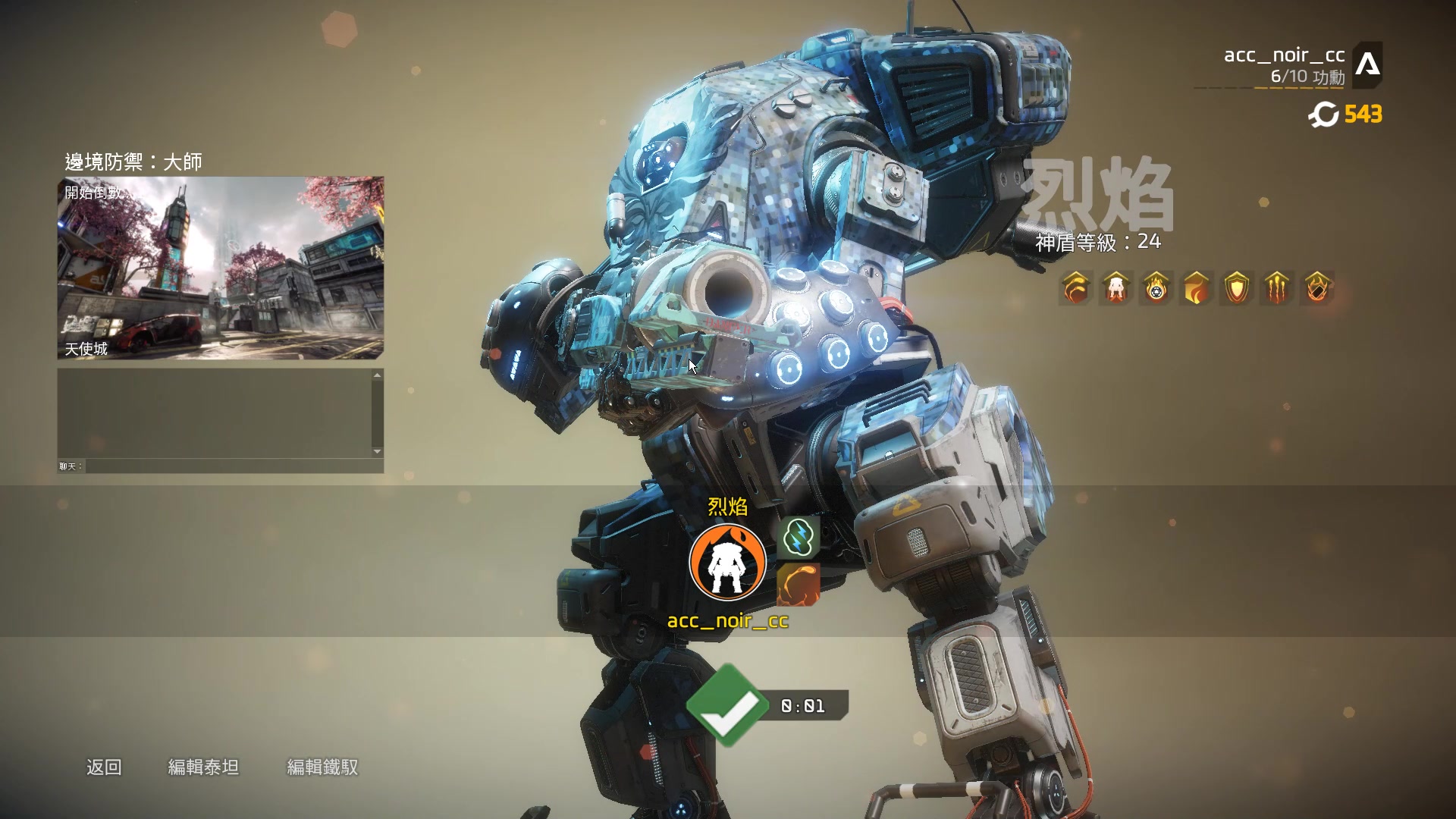This screenshot has width=1456, height=819.
Task: Click the chat box scroll-up arrow
Action: 377,375
